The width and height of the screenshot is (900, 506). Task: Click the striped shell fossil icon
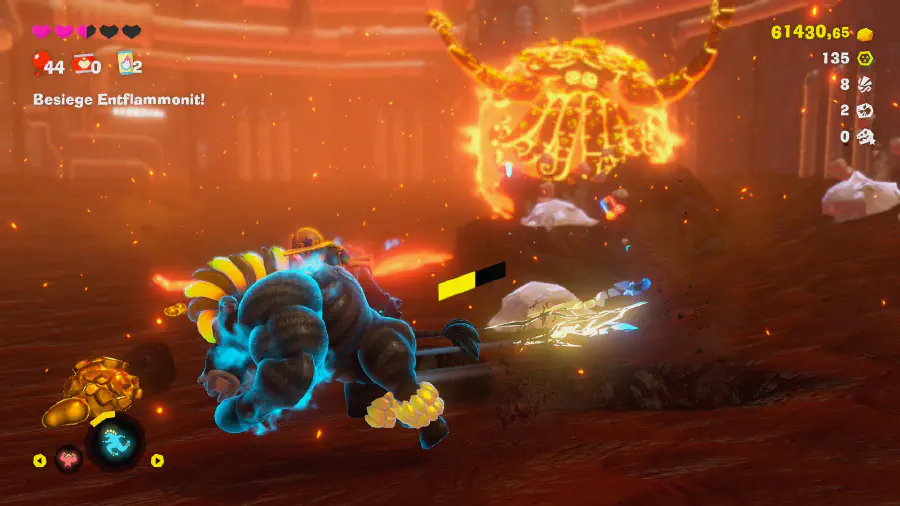tap(866, 85)
